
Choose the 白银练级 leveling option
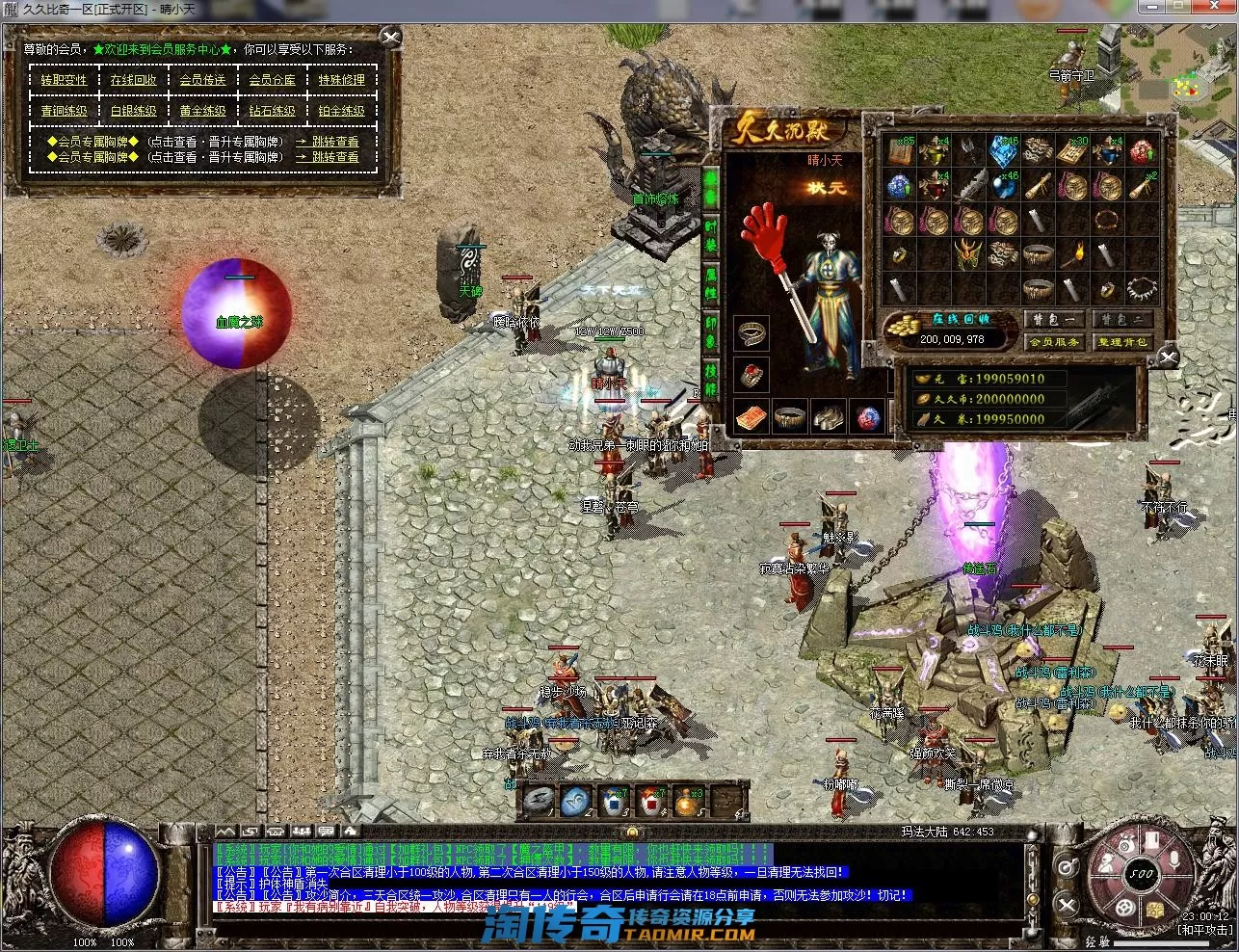[133, 112]
